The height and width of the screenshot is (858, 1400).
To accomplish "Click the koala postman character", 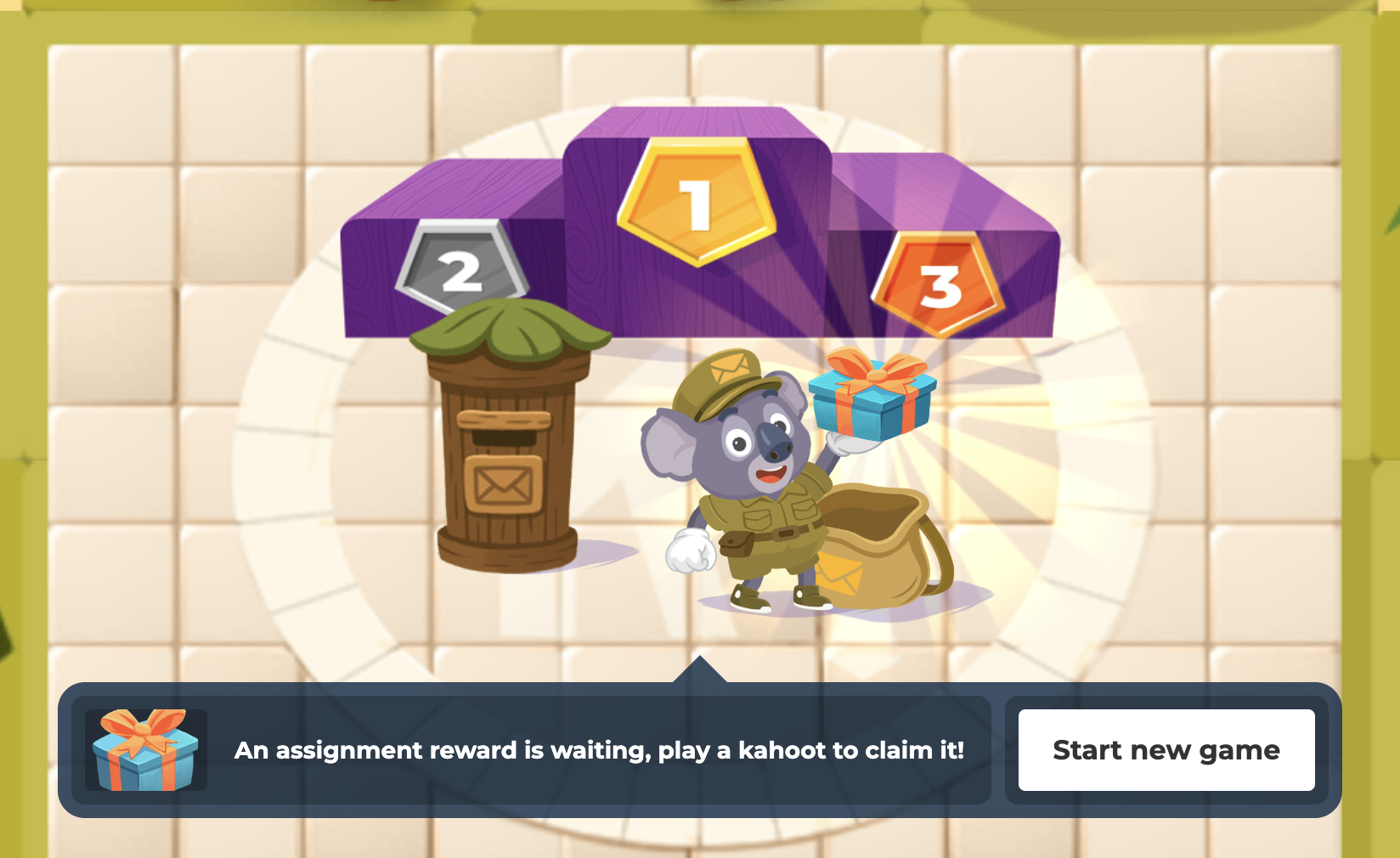I will (756, 484).
